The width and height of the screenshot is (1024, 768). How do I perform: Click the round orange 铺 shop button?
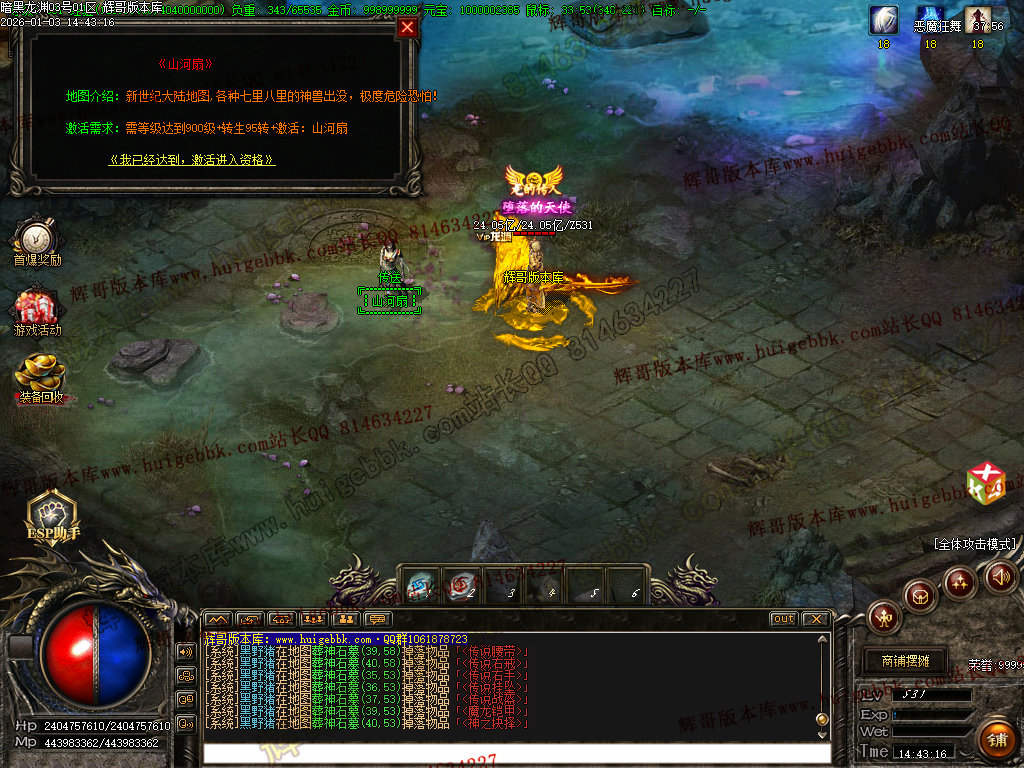[x=995, y=739]
